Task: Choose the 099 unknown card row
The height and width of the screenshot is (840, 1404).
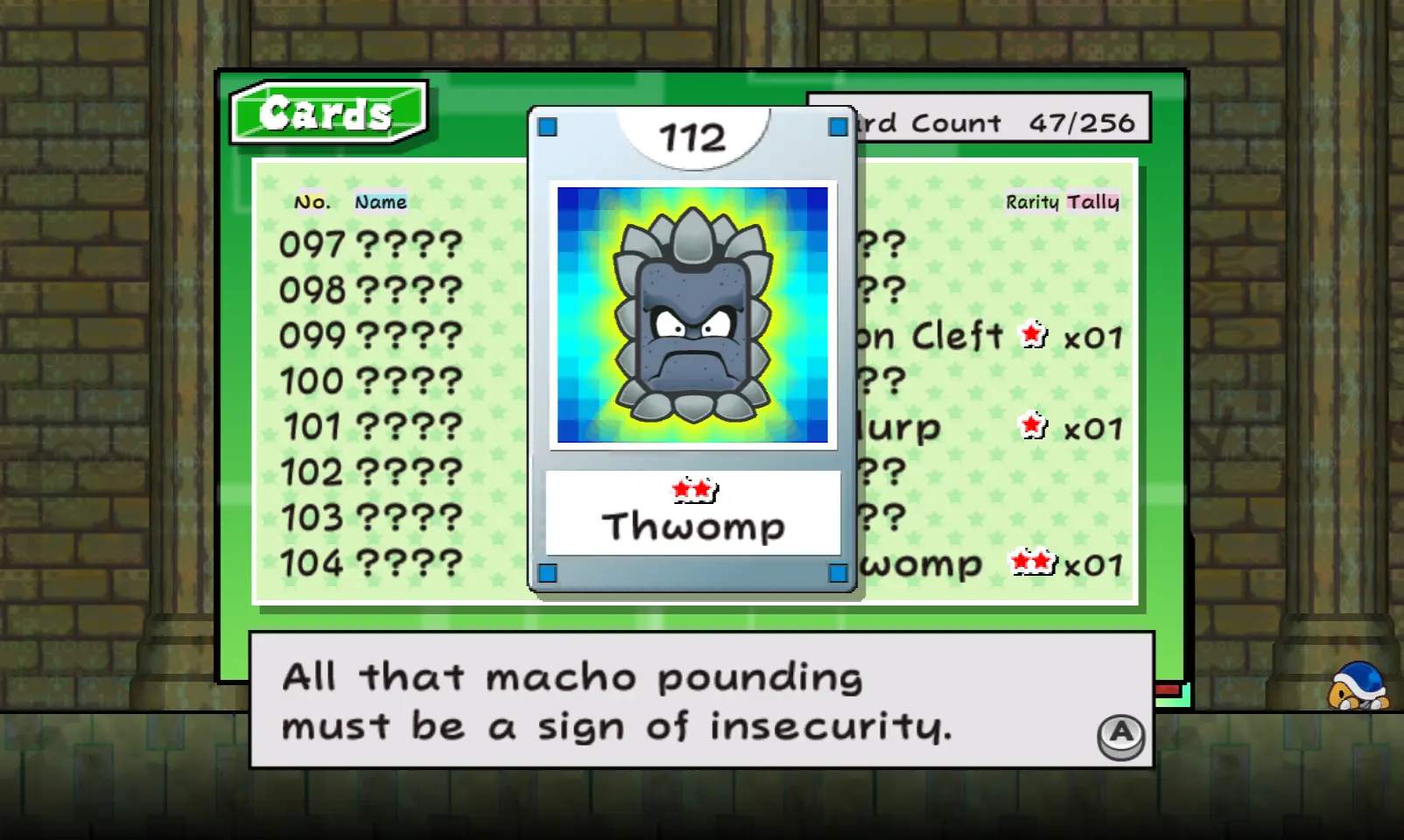Action: (x=370, y=335)
